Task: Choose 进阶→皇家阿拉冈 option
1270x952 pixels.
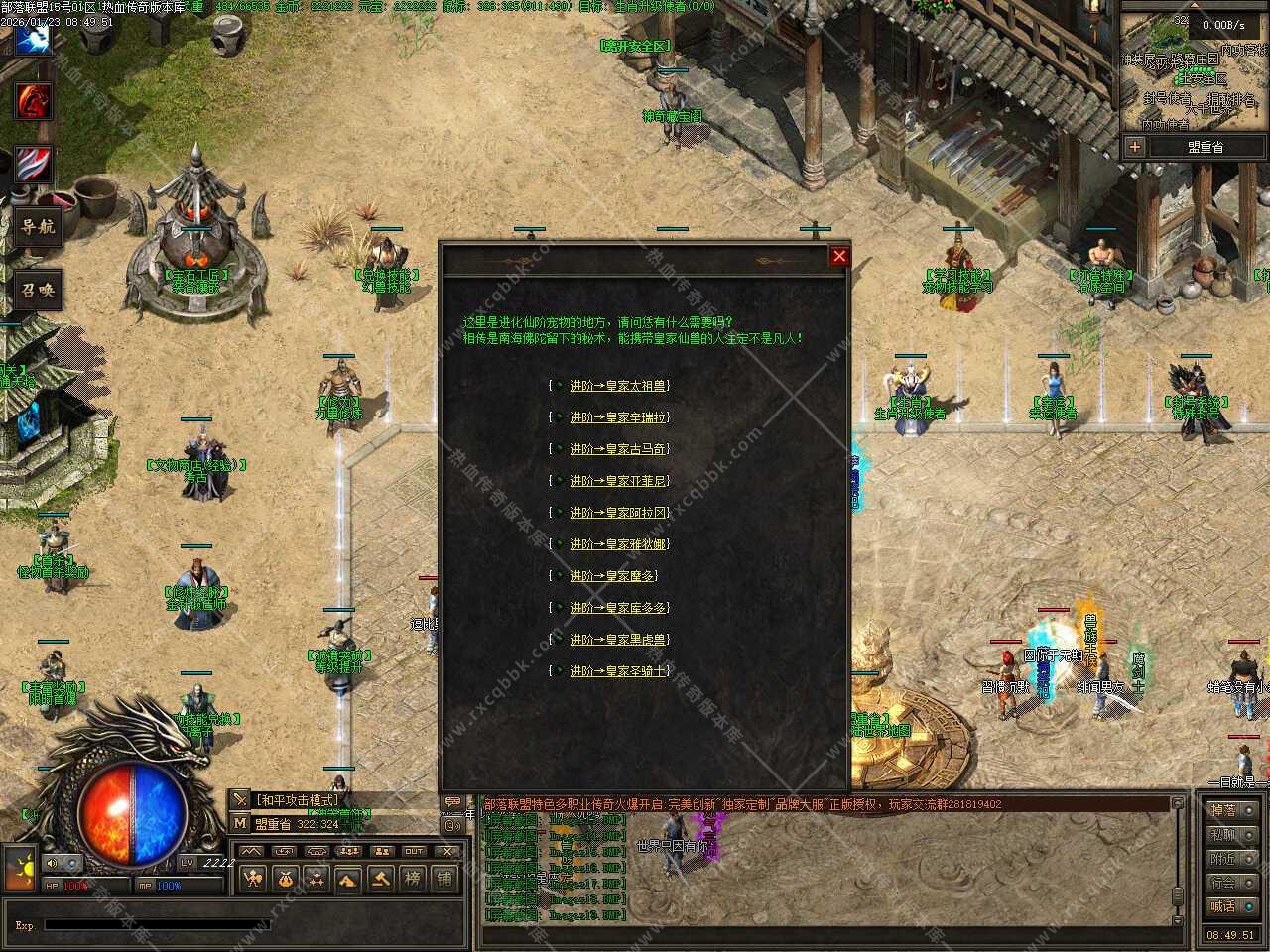Action: [618, 513]
